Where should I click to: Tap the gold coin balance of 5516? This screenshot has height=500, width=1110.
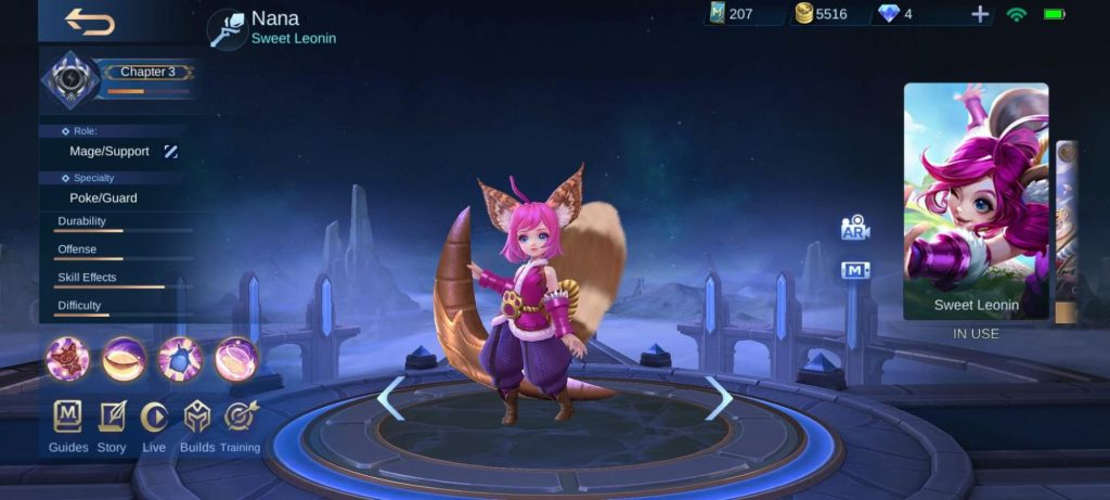(x=821, y=14)
